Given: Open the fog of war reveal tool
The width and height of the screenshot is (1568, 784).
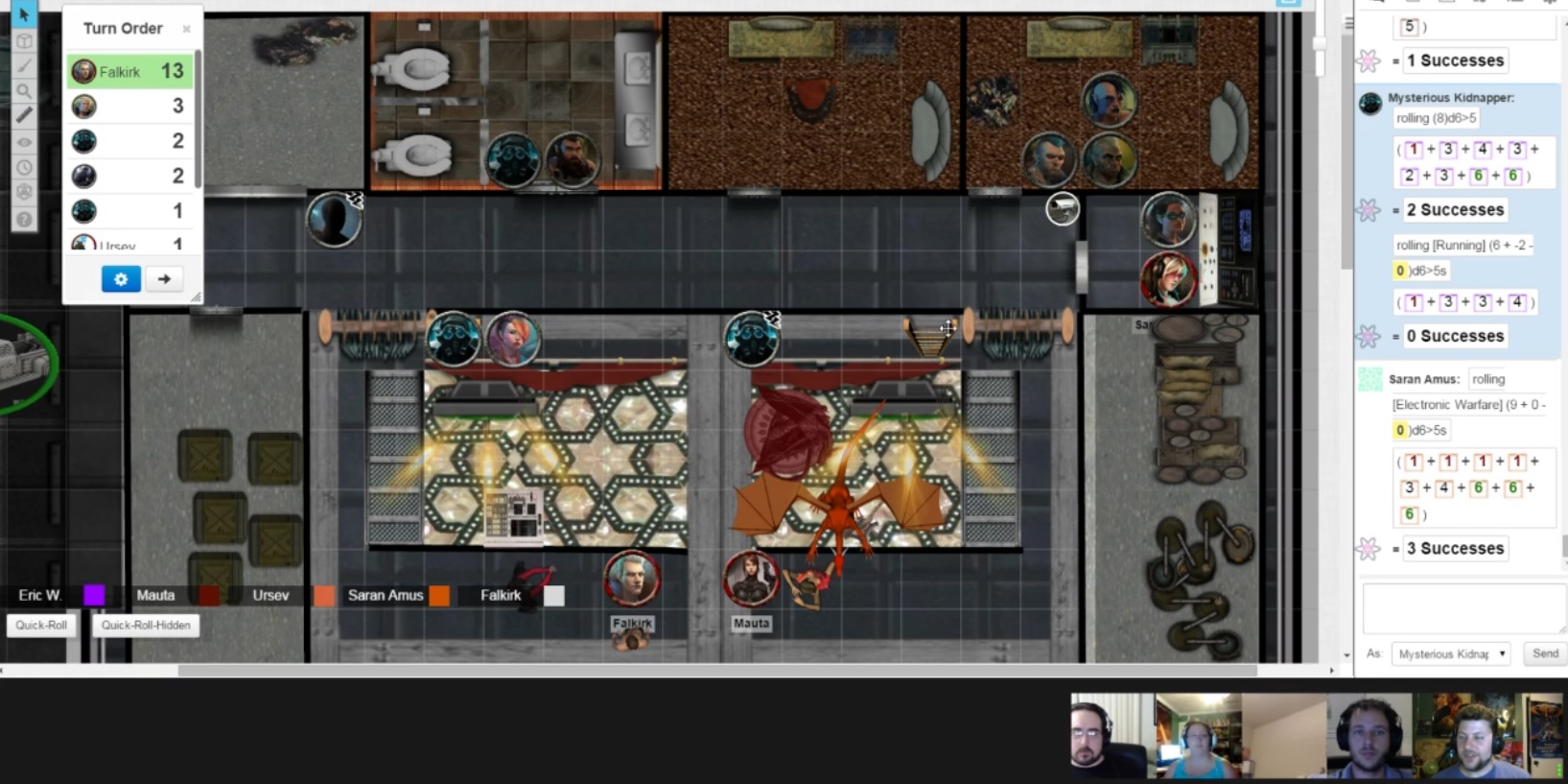Looking at the screenshot, I should [25, 140].
